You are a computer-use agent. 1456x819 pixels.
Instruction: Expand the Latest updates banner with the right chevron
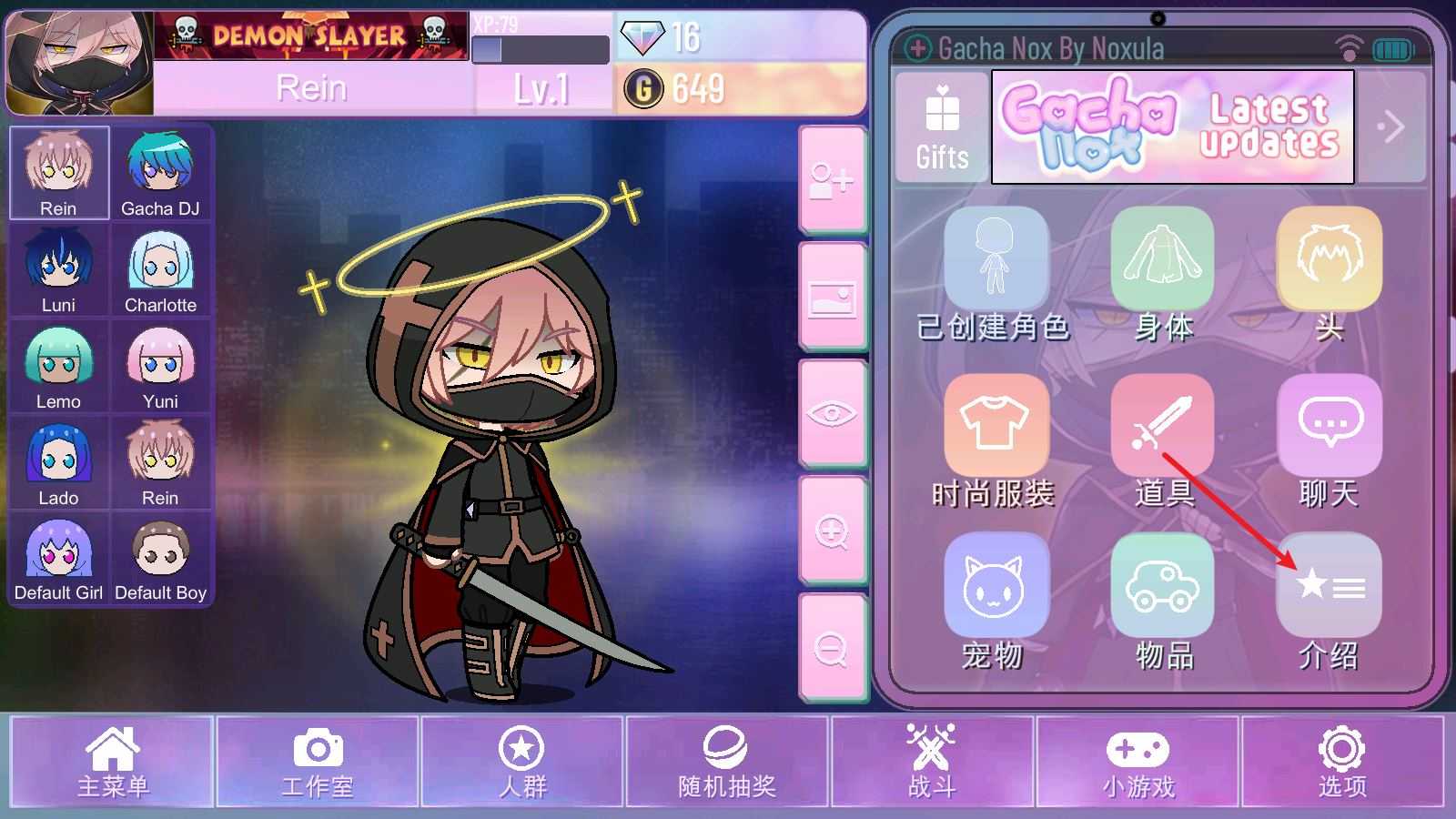(x=1391, y=126)
